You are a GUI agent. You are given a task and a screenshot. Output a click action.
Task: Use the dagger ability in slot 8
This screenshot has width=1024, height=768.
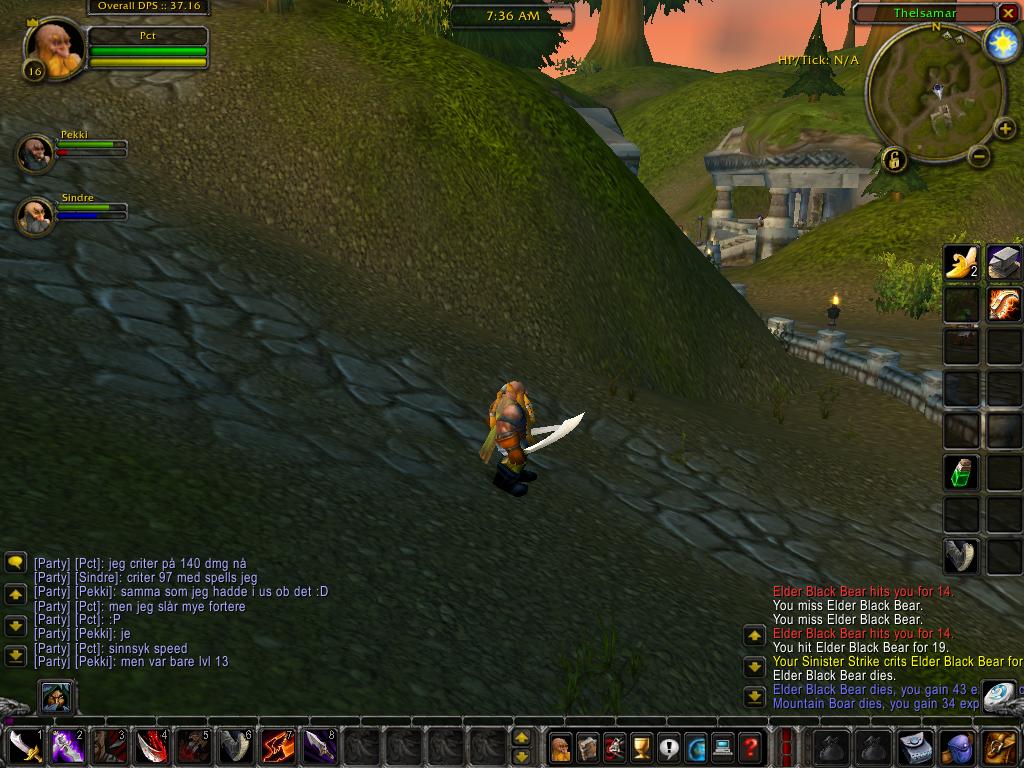(319, 746)
